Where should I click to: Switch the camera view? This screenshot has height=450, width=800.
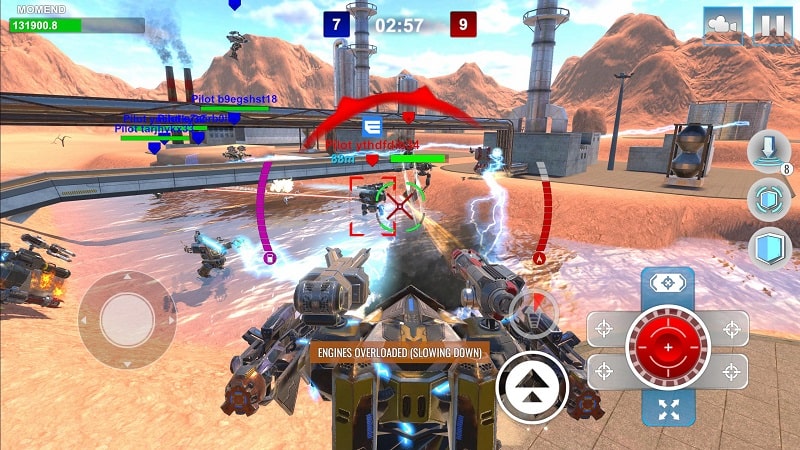723,25
